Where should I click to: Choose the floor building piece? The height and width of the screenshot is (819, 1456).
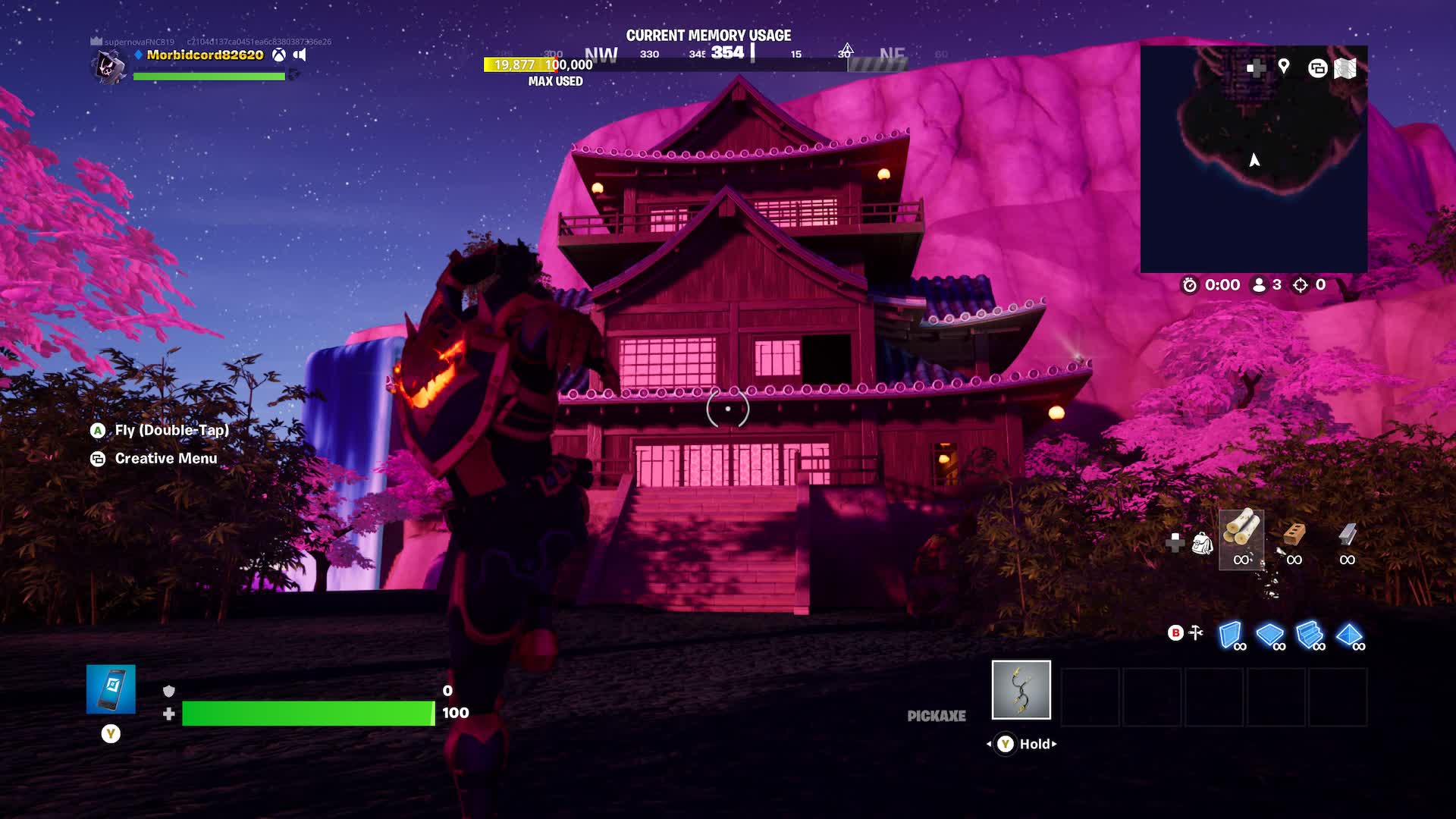(x=1270, y=635)
